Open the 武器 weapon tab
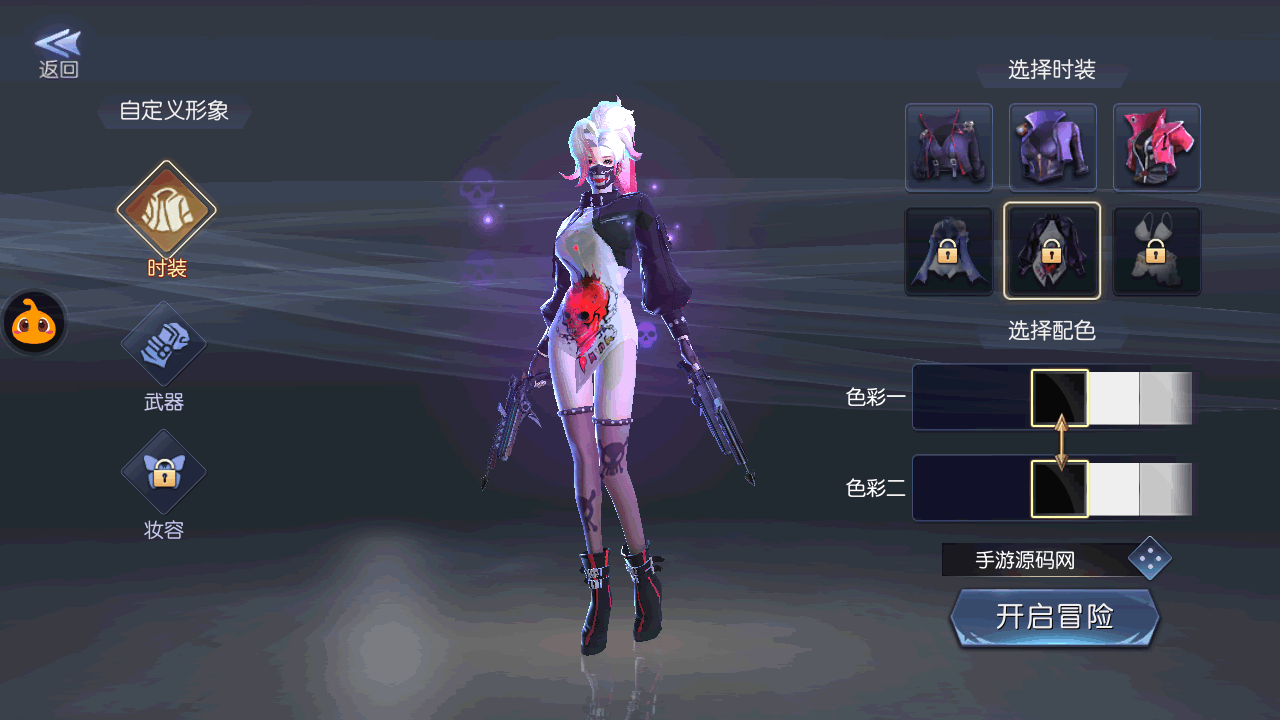 pos(163,346)
